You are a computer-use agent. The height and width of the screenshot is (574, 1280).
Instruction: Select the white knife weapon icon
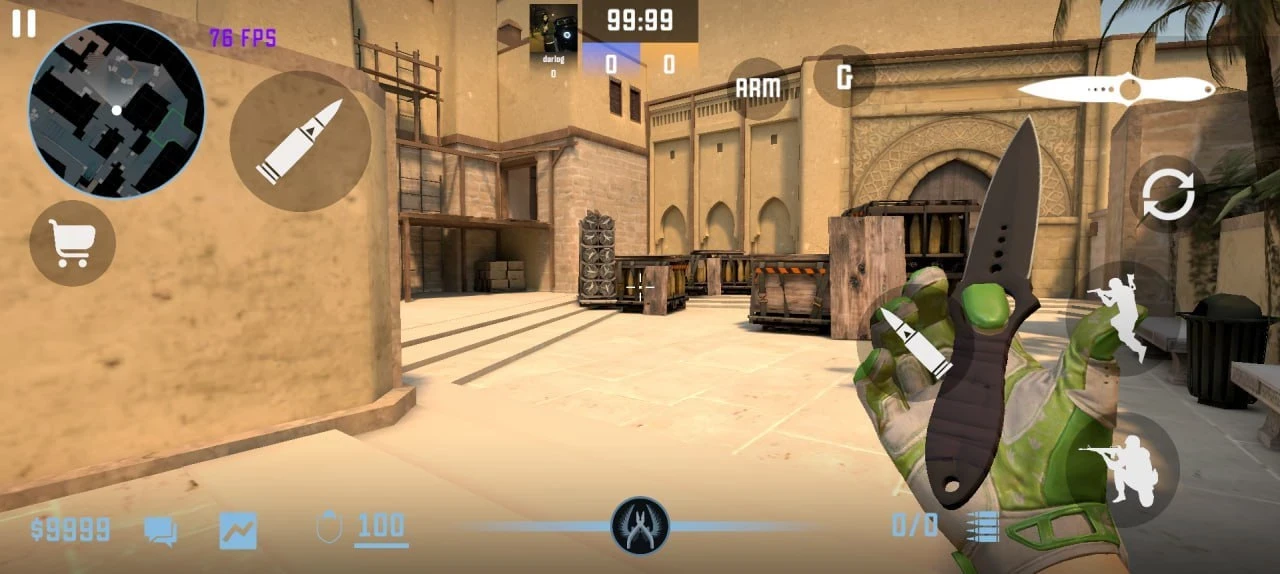[1116, 90]
